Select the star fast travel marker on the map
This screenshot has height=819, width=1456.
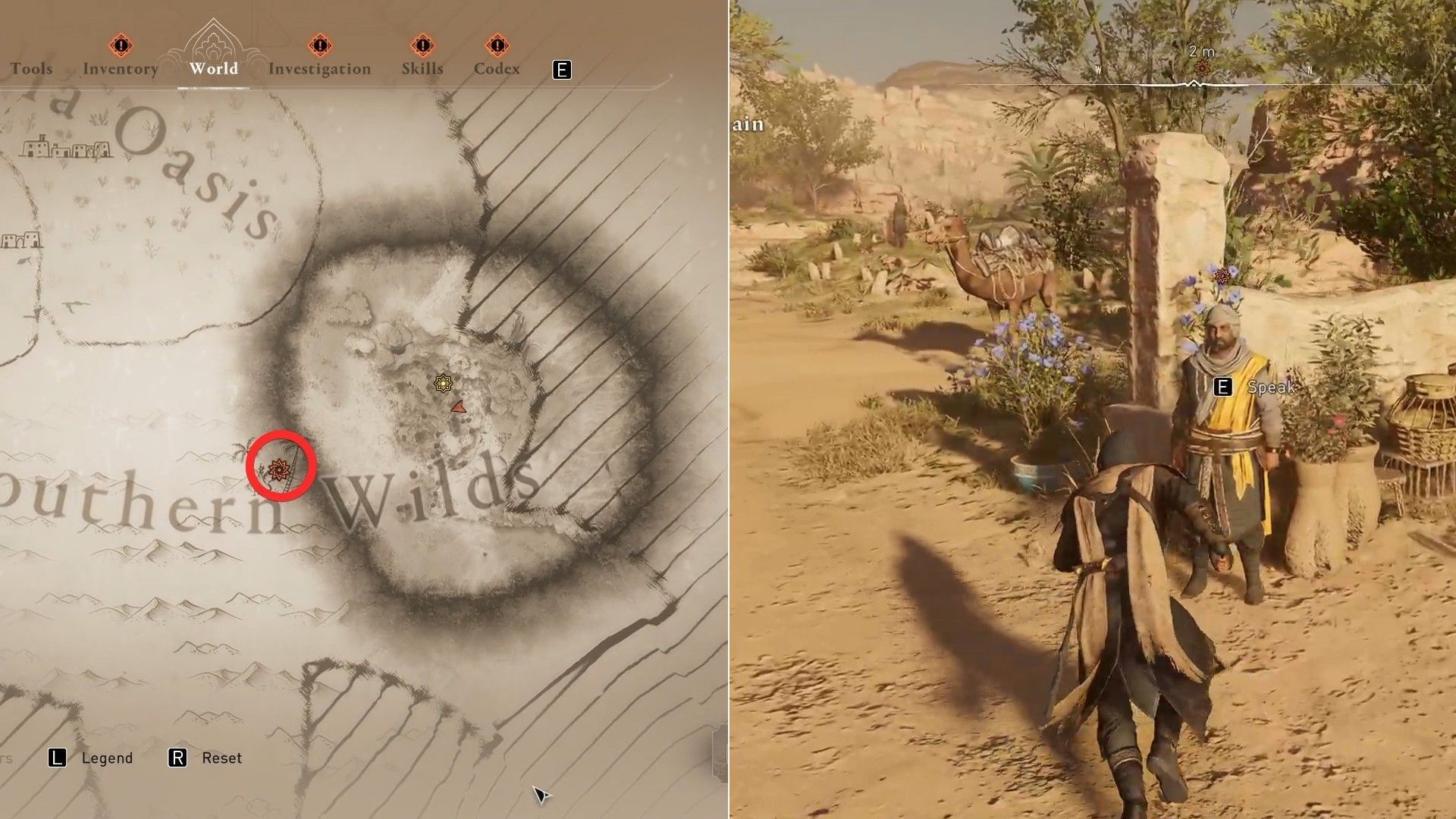(x=443, y=384)
